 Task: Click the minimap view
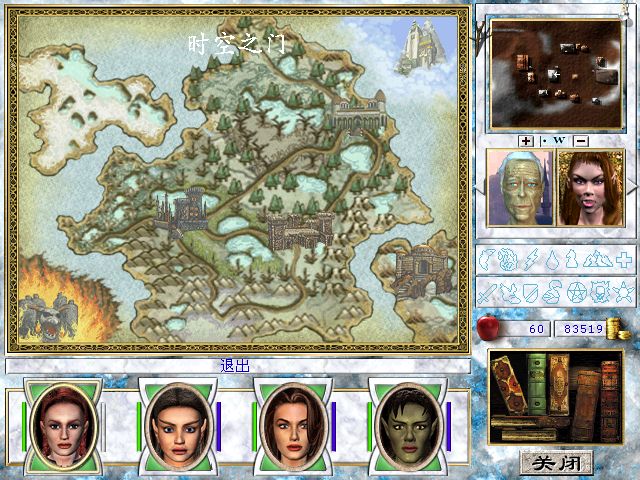click(553, 68)
